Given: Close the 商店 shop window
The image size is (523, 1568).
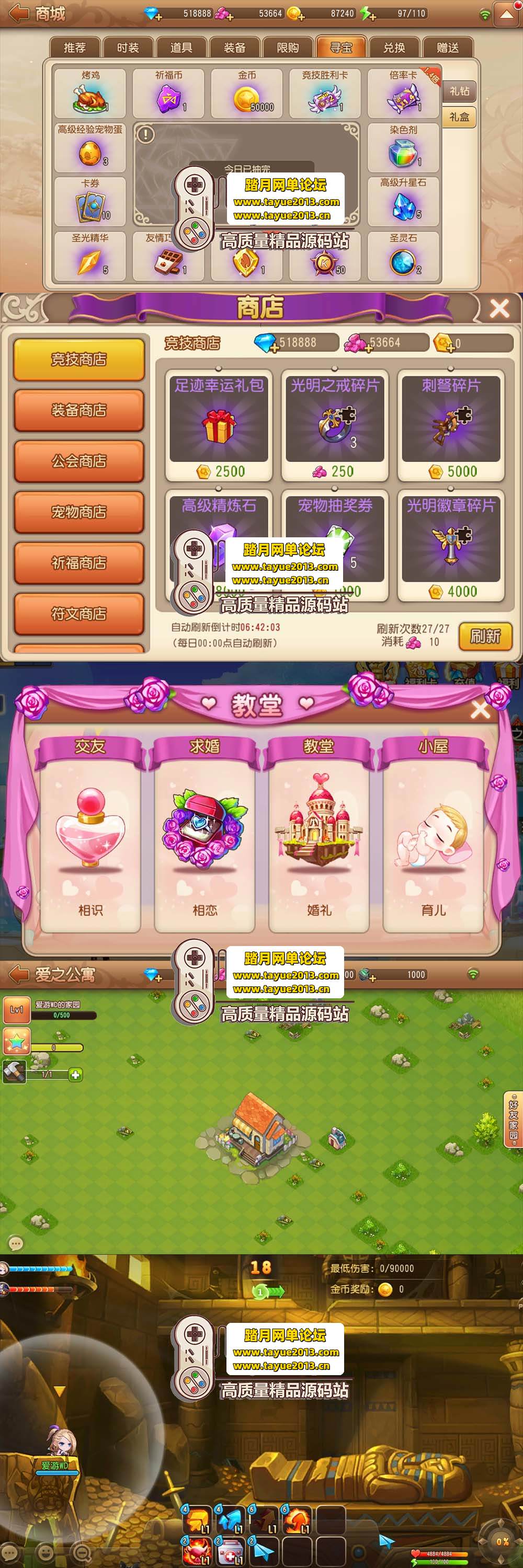Looking at the screenshot, I should point(499,308).
